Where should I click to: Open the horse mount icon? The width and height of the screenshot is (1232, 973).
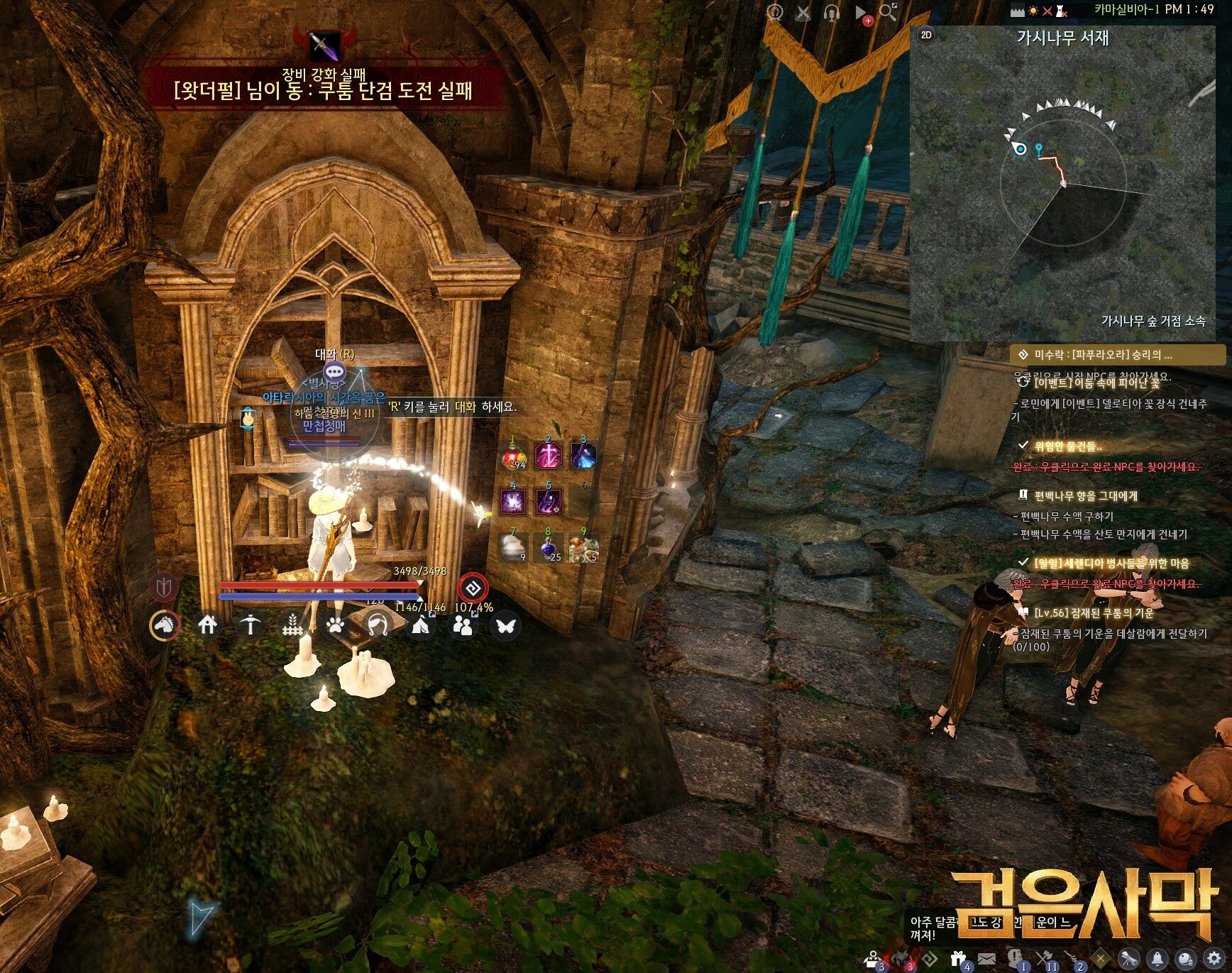pyautogui.click(x=165, y=625)
